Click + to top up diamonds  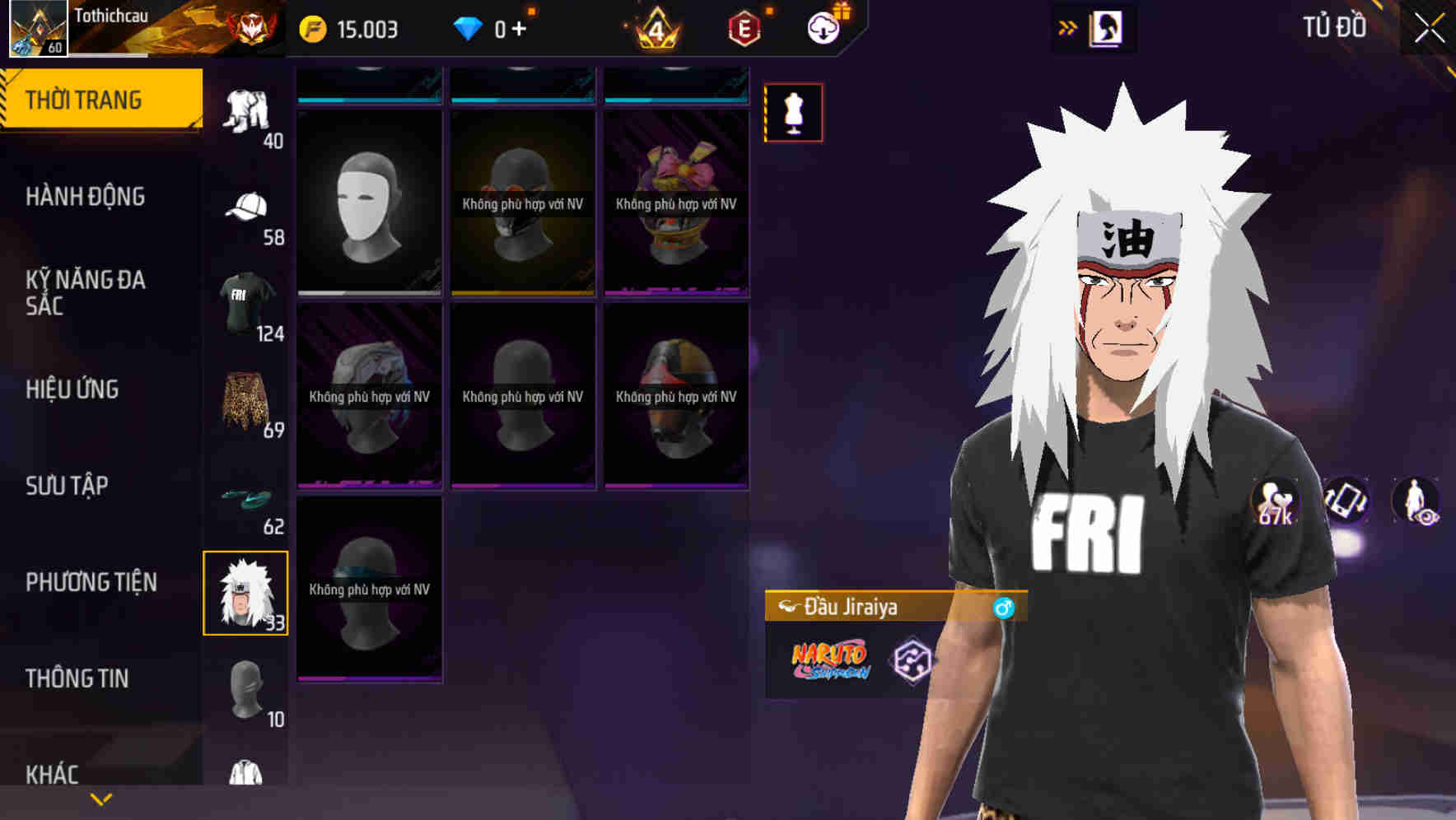(524, 26)
